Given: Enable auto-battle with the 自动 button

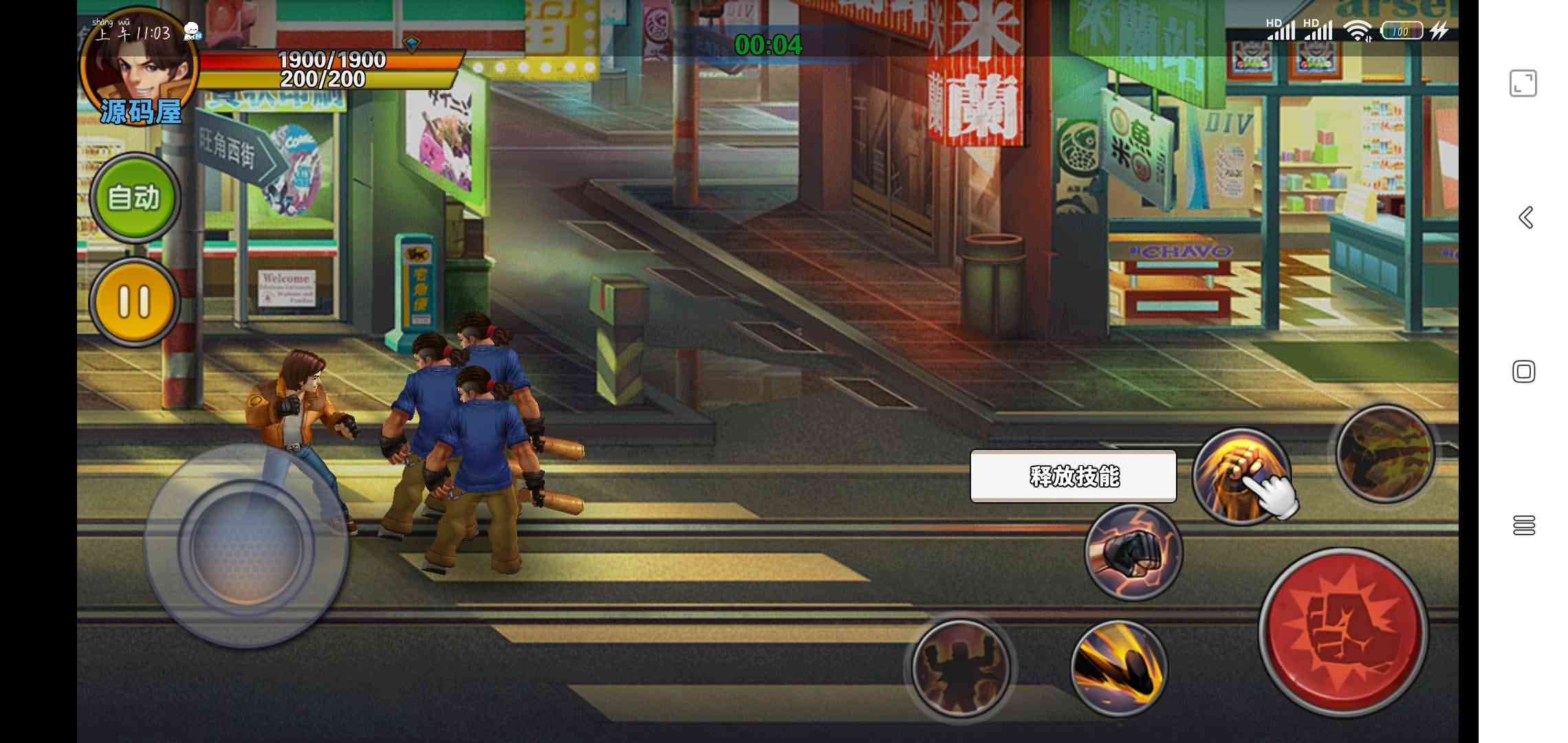Looking at the screenshot, I should [135, 198].
